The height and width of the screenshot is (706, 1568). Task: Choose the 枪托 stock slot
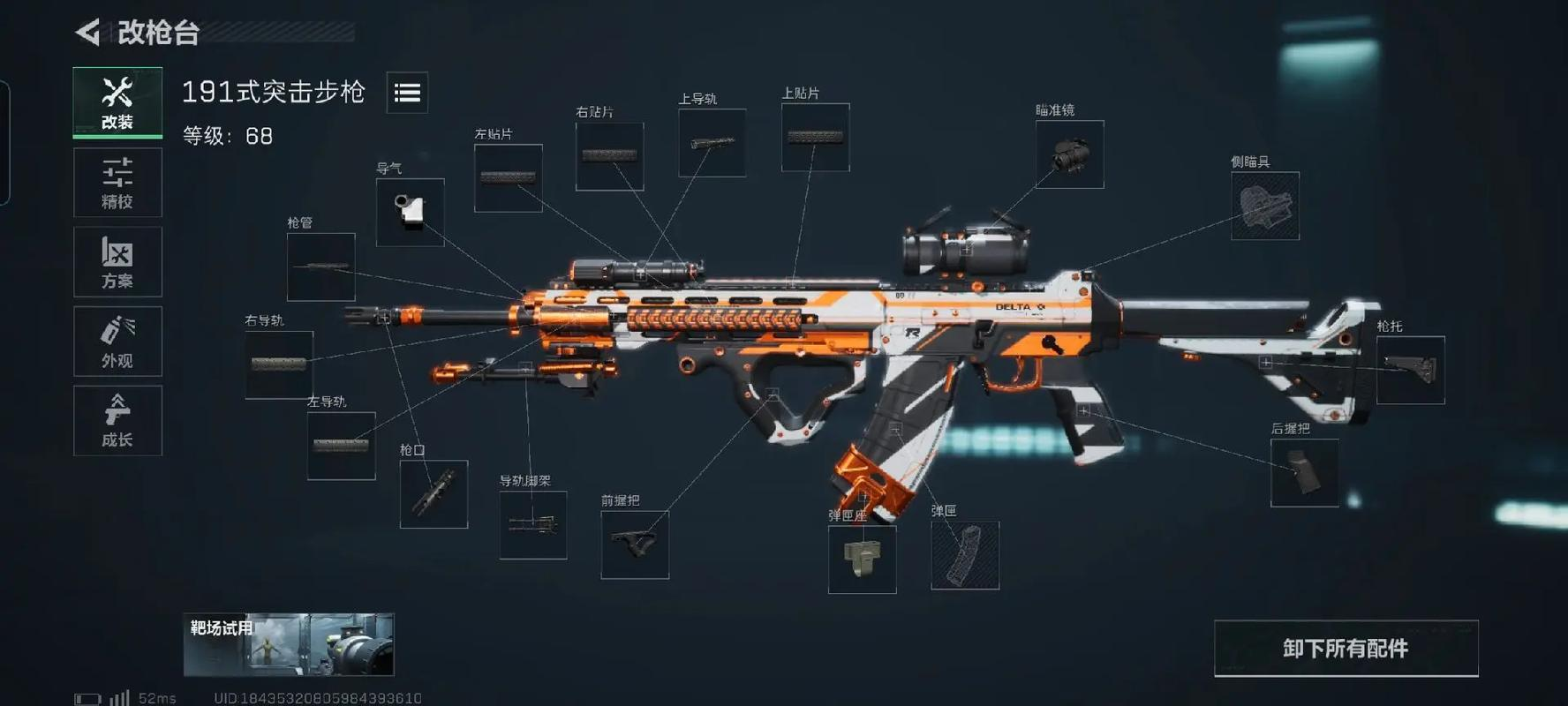click(x=1410, y=371)
